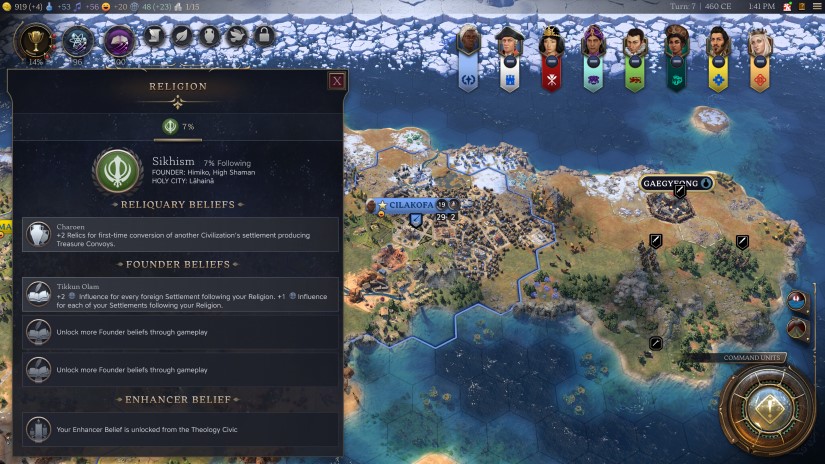This screenshot has width=825, height=464.
Task: Open the scroll icon in the top bar
Action: tap(156, 38)
